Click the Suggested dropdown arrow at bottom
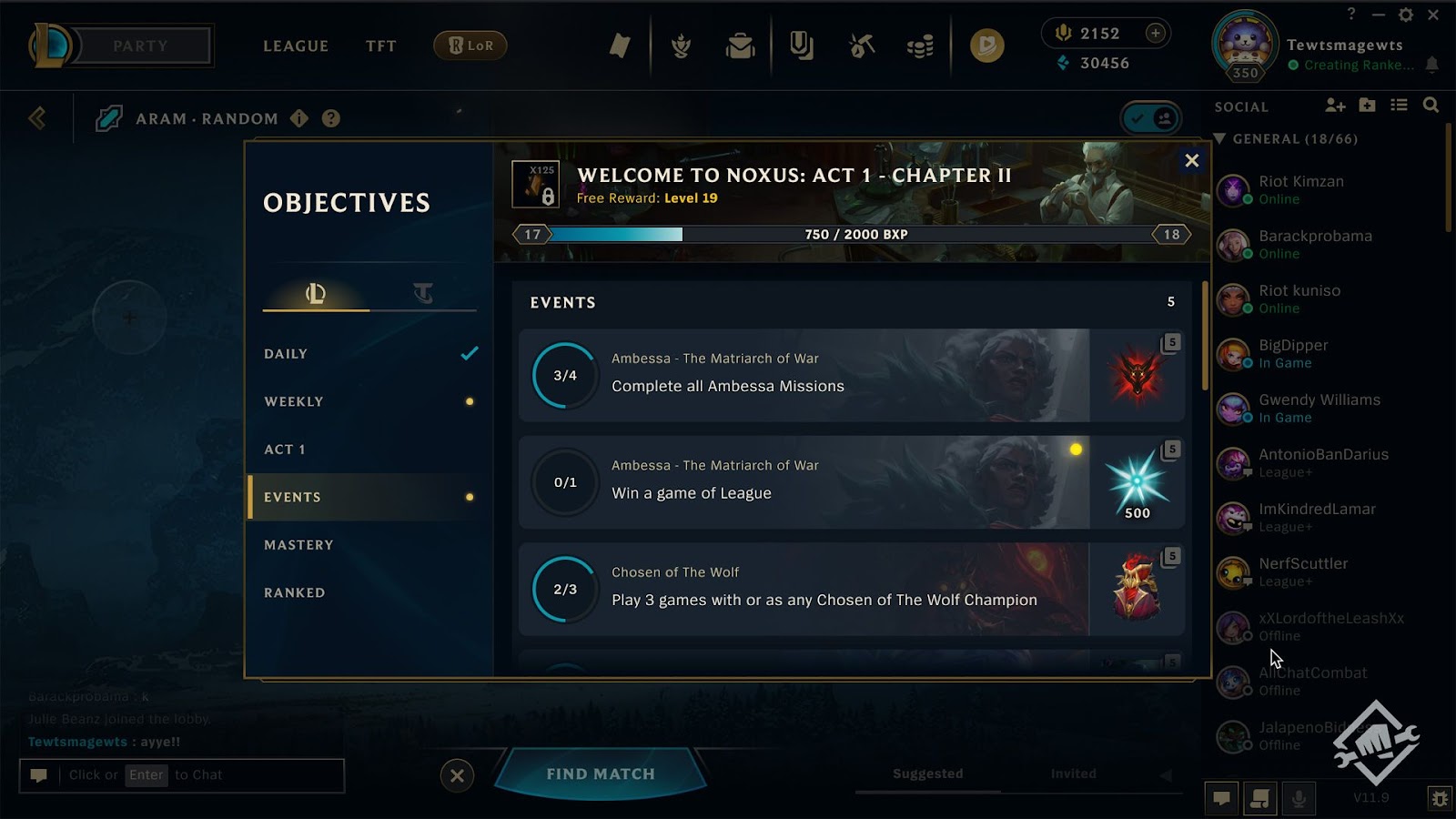Image resolution: width=1456 pixels, height=819 pixels. click(x=1166, y=773)
